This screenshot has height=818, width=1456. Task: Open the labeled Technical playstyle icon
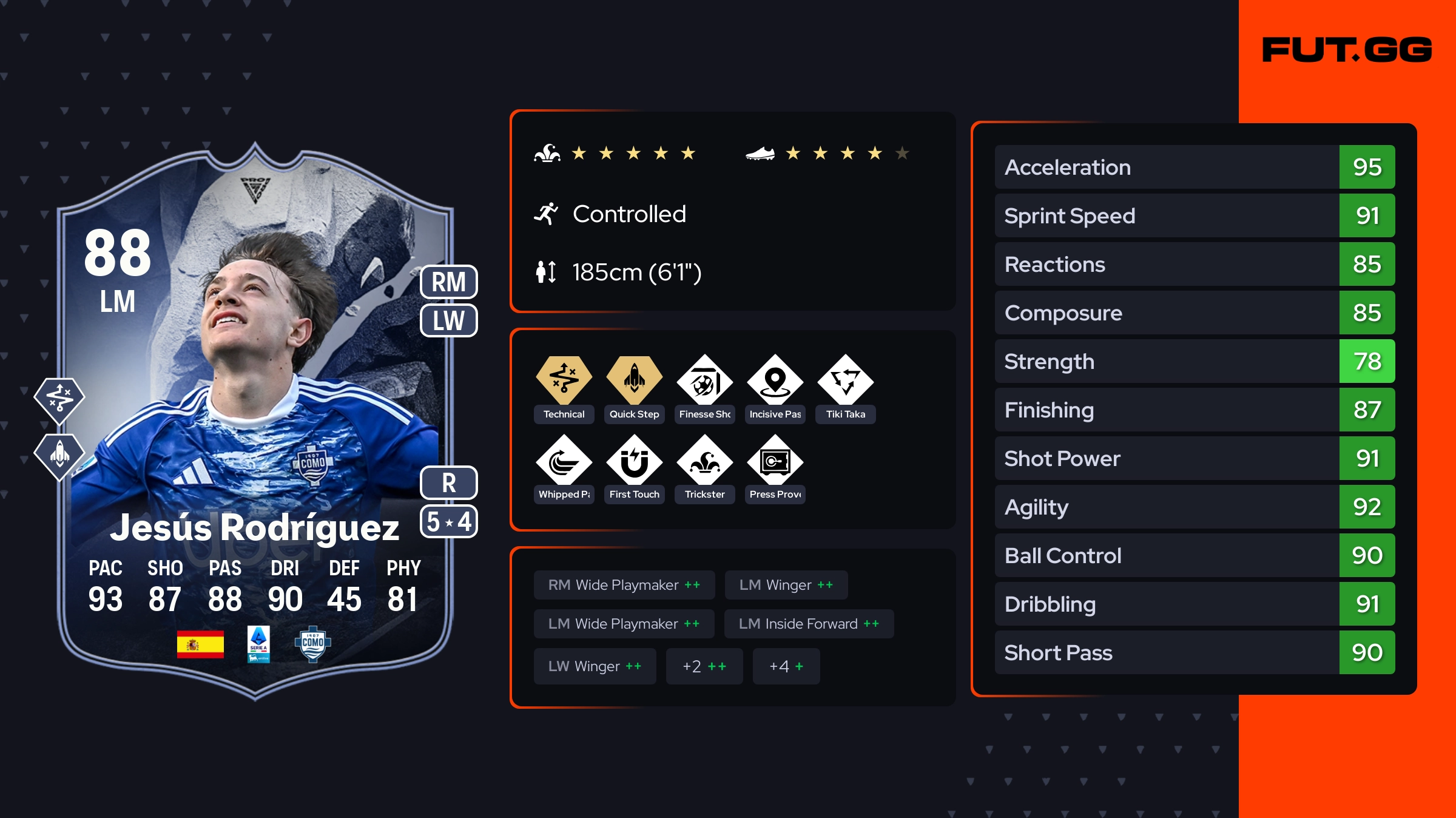pyautogui.click(x=564, y=381)
